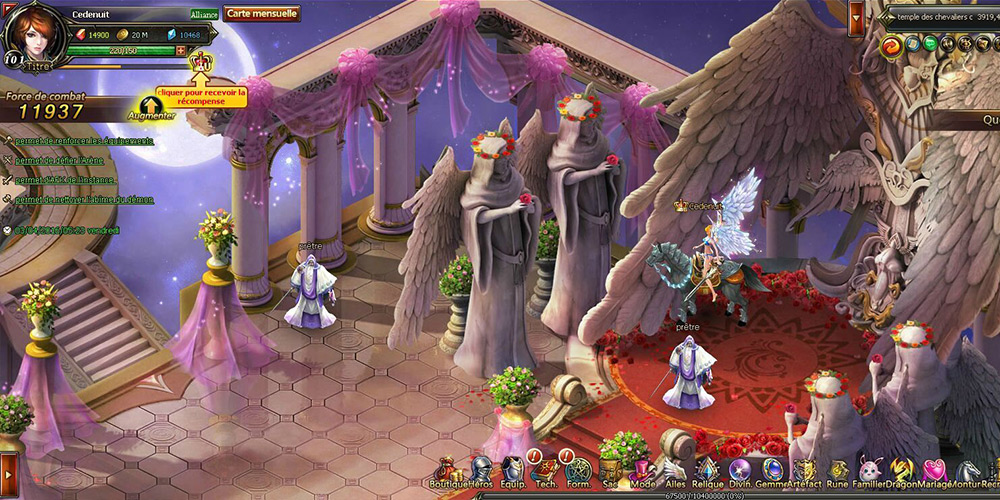Screen dimensions: 1000x500
Task: Open the Familier pet menu
Action: tap(869, 471)
